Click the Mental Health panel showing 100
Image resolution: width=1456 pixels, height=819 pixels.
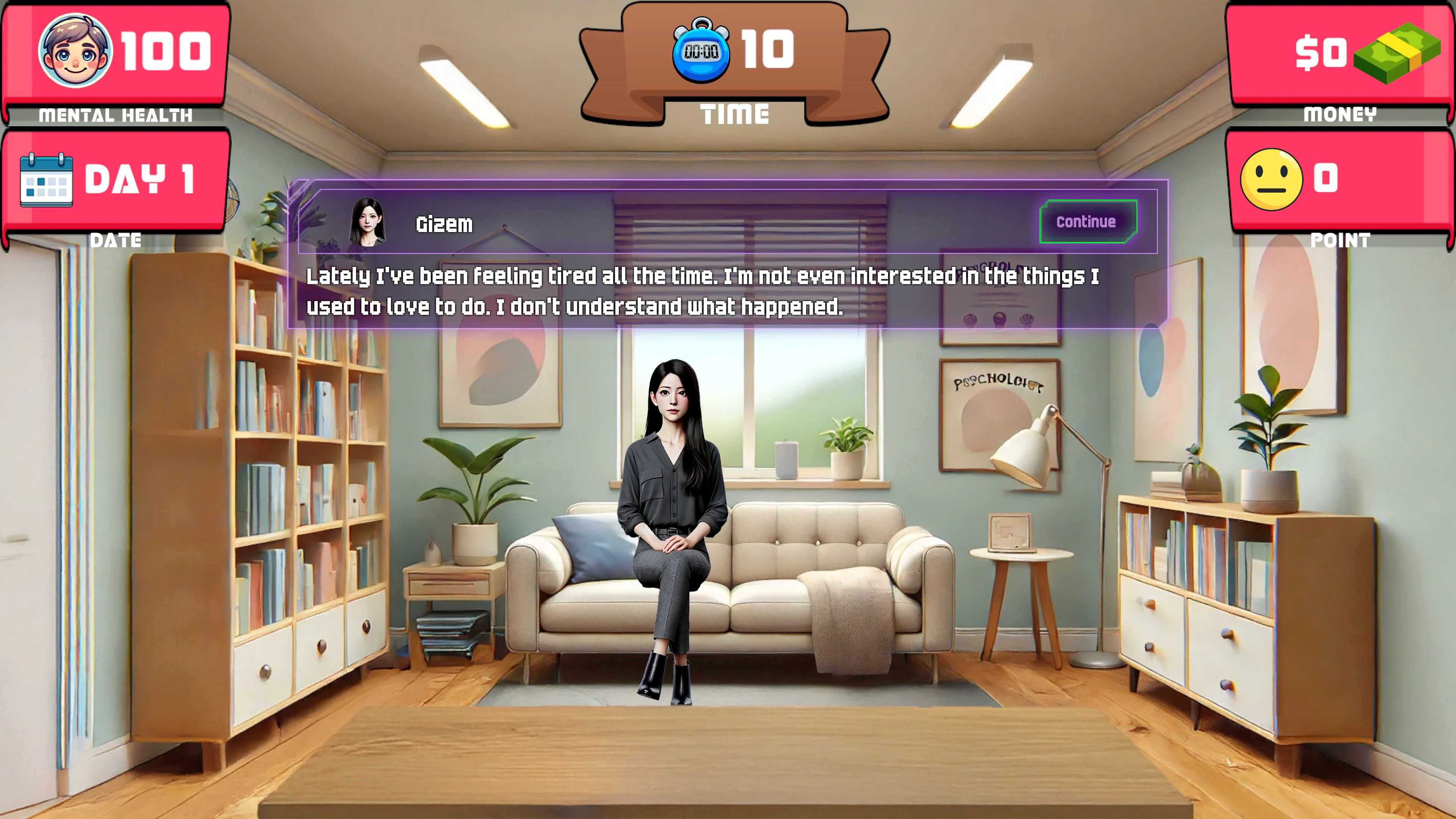click(113, 56)
